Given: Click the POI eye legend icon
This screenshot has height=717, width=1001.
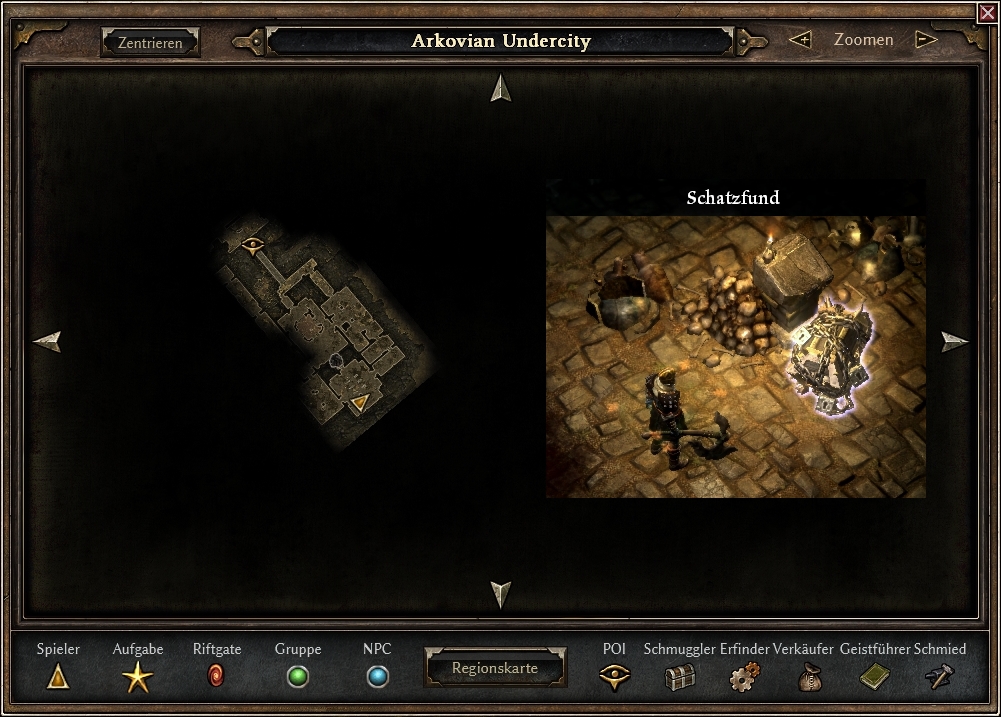Looking at the screenshot, I should pos(614,677).
